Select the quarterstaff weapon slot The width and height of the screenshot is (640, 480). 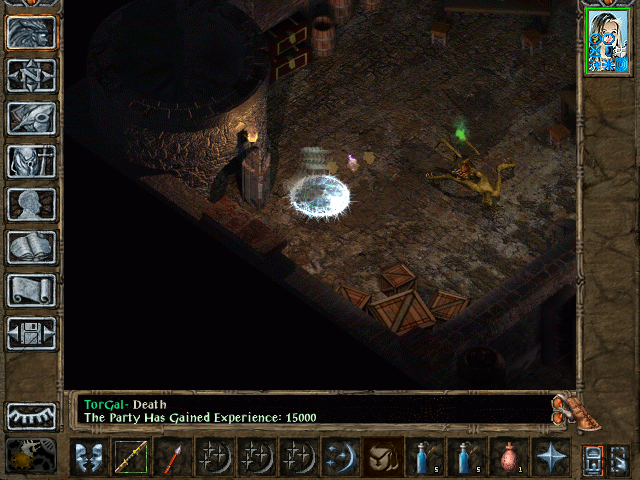[x=130, y=457]
